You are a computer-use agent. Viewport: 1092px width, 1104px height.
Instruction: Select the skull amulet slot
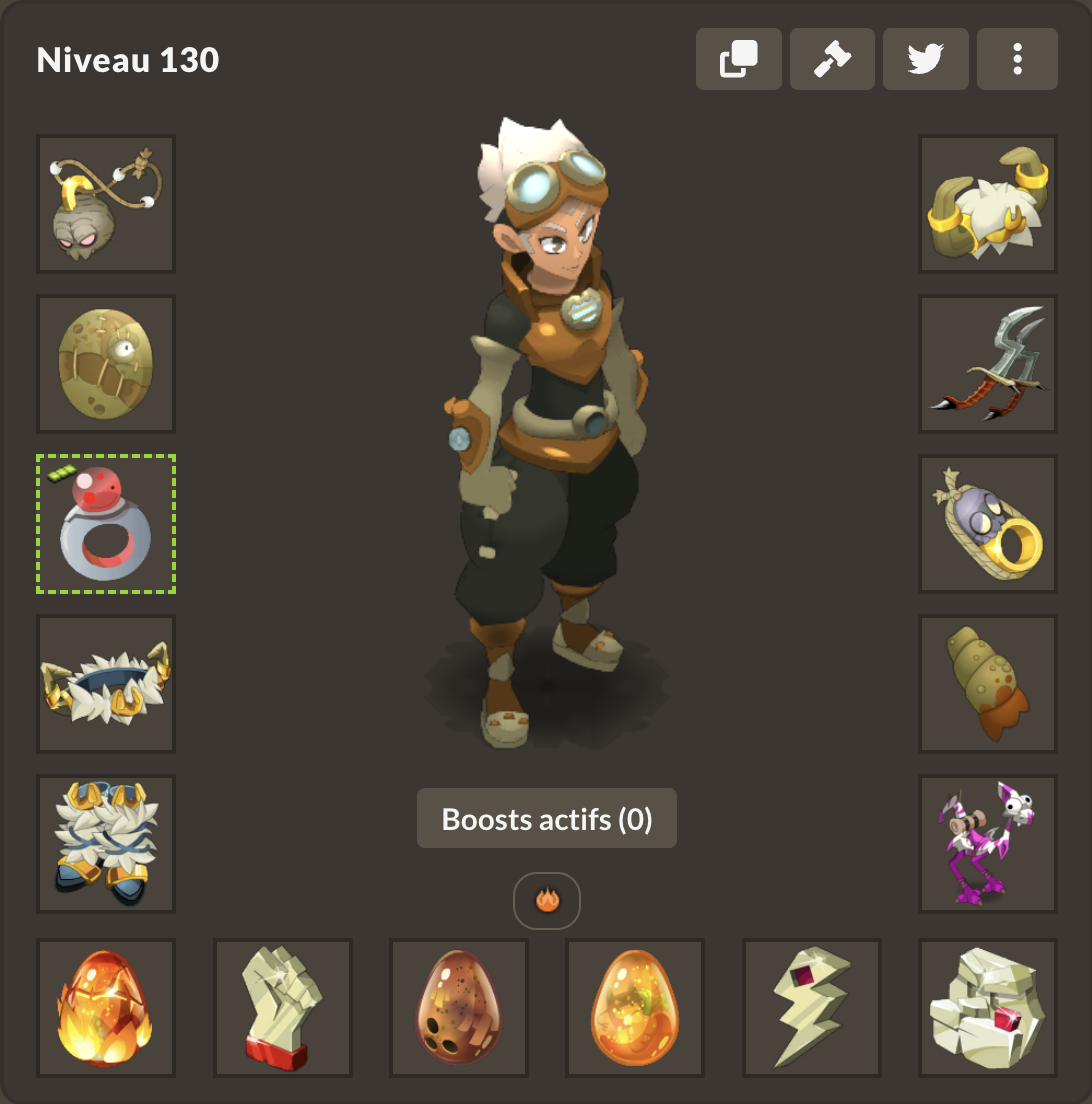pos(106,204)
